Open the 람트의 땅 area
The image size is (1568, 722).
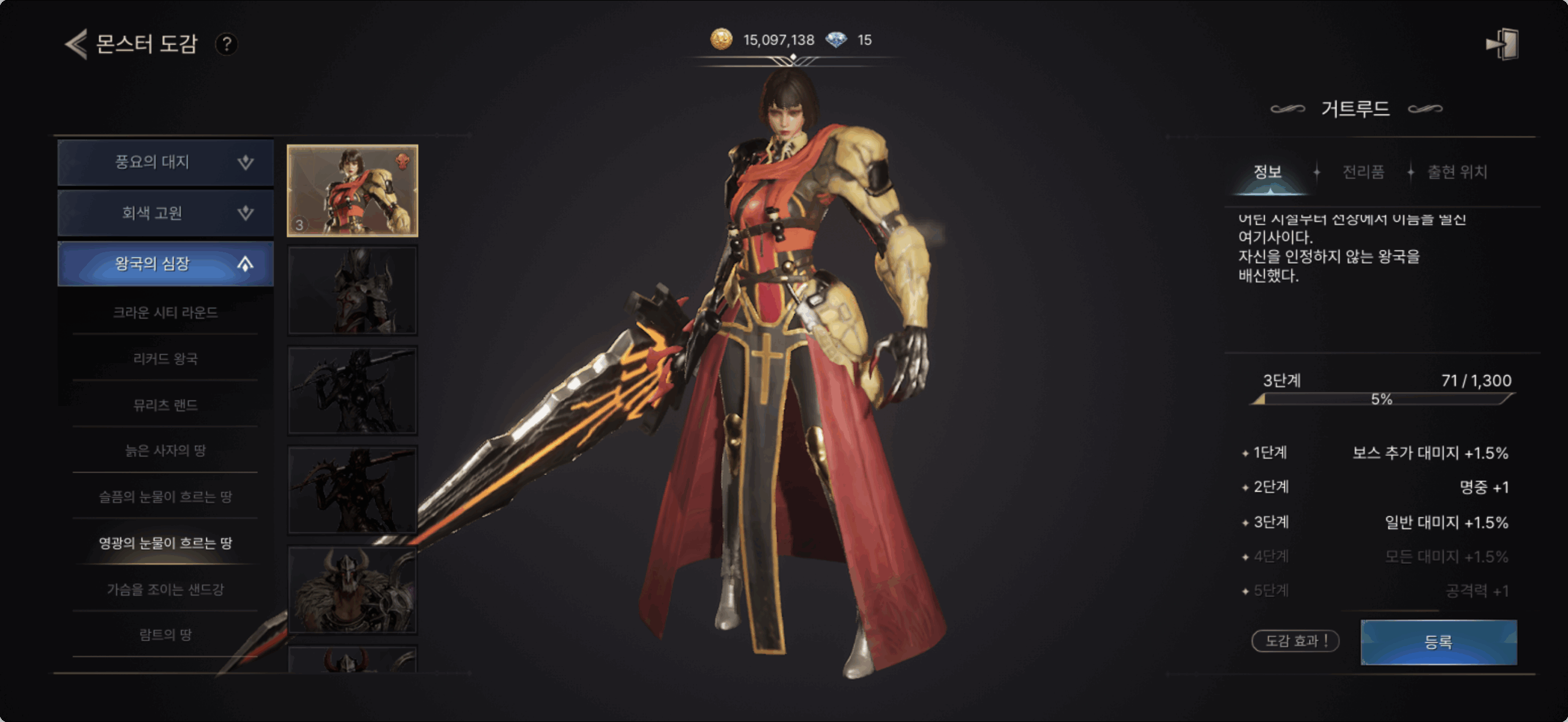coord(165,635)
